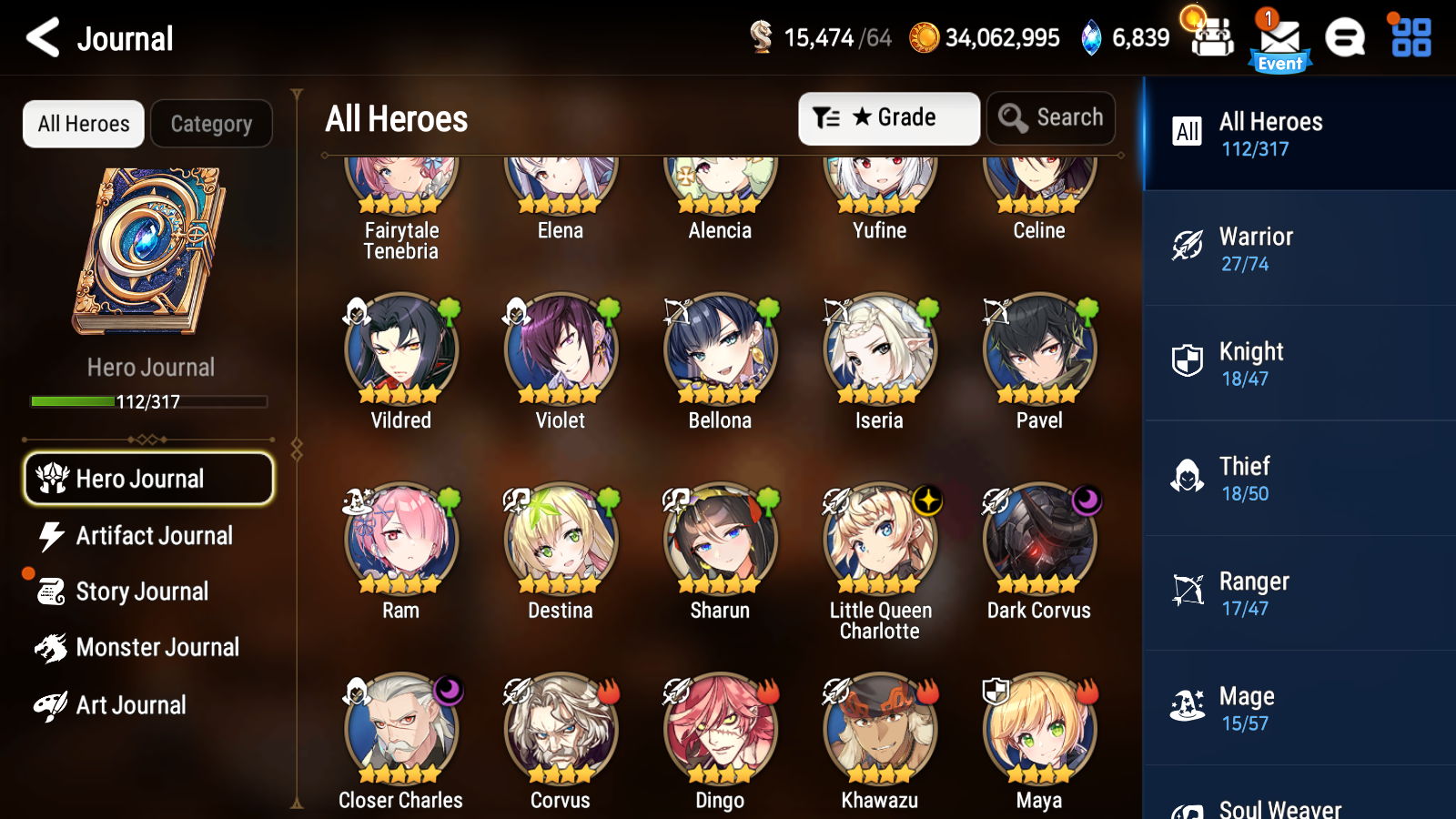The height and width of the screenshot is (819, 1456).
Task: Open the Monster Journal
Action: pos(158,647)
